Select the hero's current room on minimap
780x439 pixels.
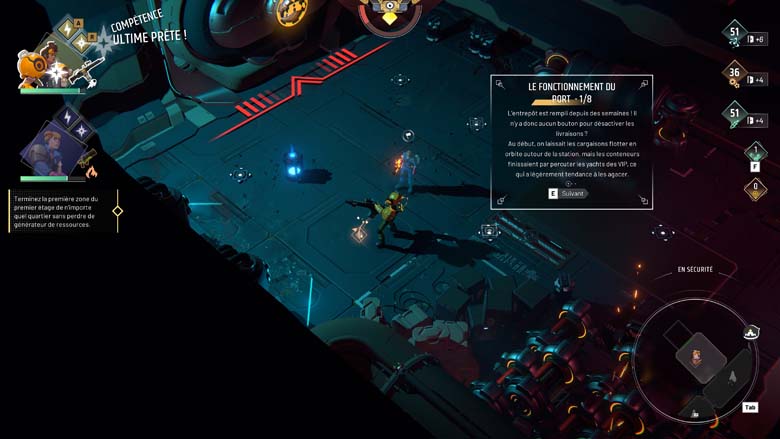pyautogui.click(x=697, y=356)
